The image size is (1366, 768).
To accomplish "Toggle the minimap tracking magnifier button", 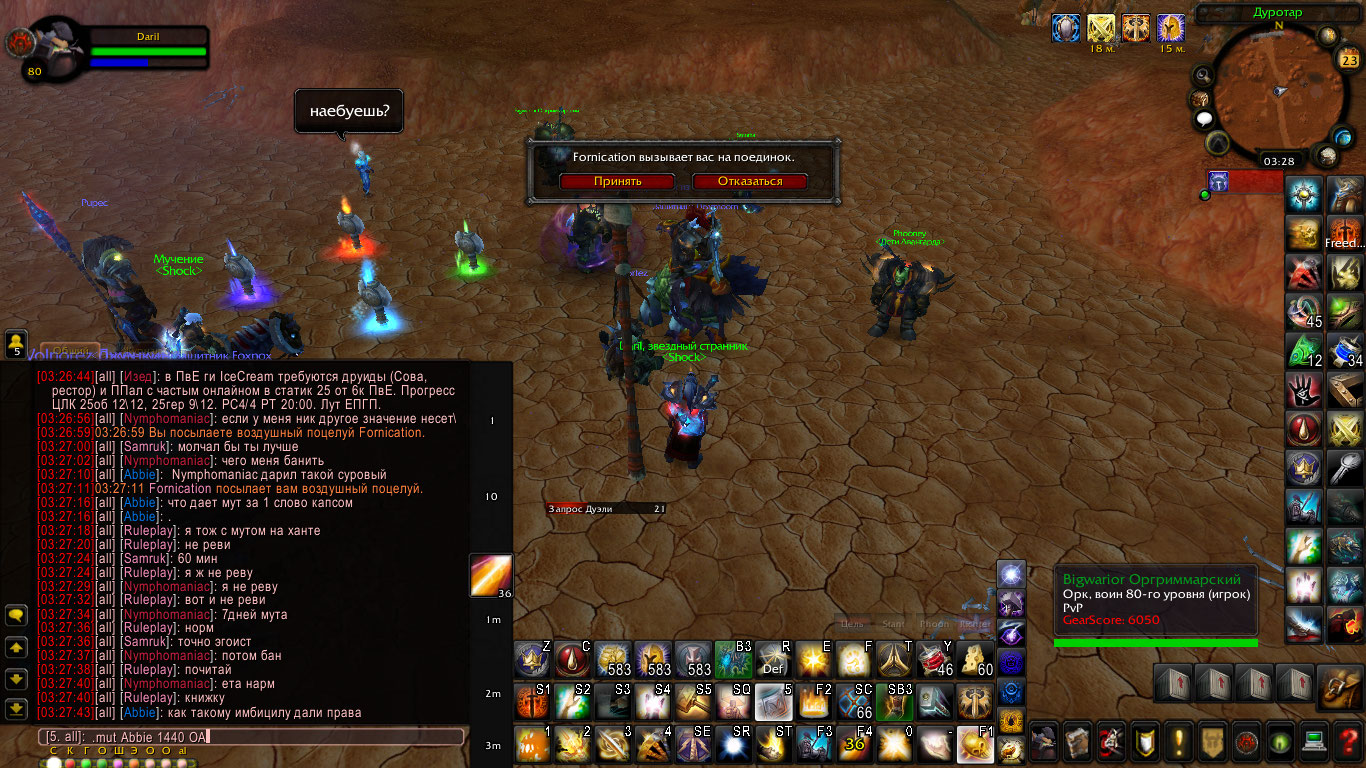I will [x=1203, y=76].
